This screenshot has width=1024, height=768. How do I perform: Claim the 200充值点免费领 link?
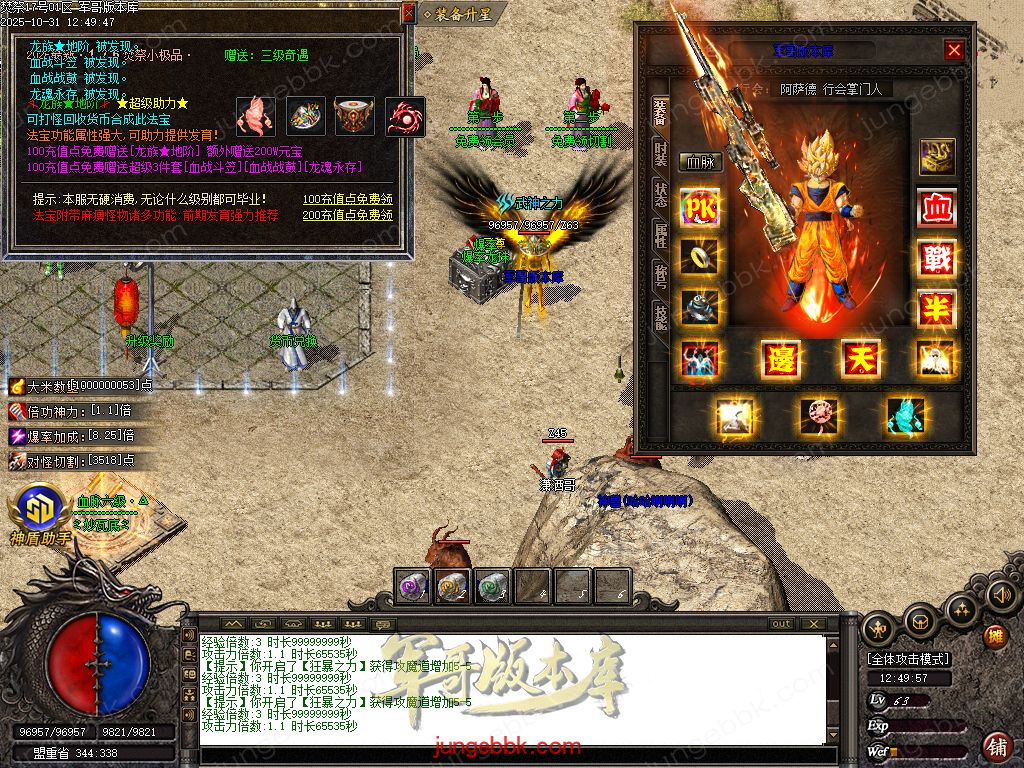tap(348, 215)
